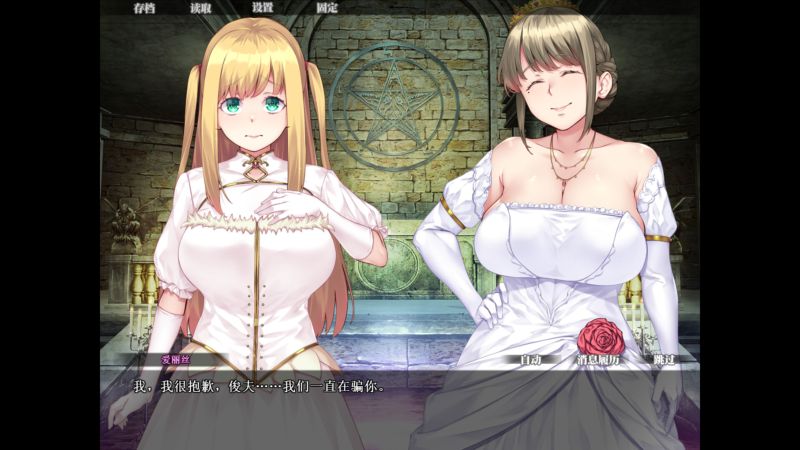Show the 消息履历 message log
The height and width of the screenshot is (450, 800).
(599, 359)
